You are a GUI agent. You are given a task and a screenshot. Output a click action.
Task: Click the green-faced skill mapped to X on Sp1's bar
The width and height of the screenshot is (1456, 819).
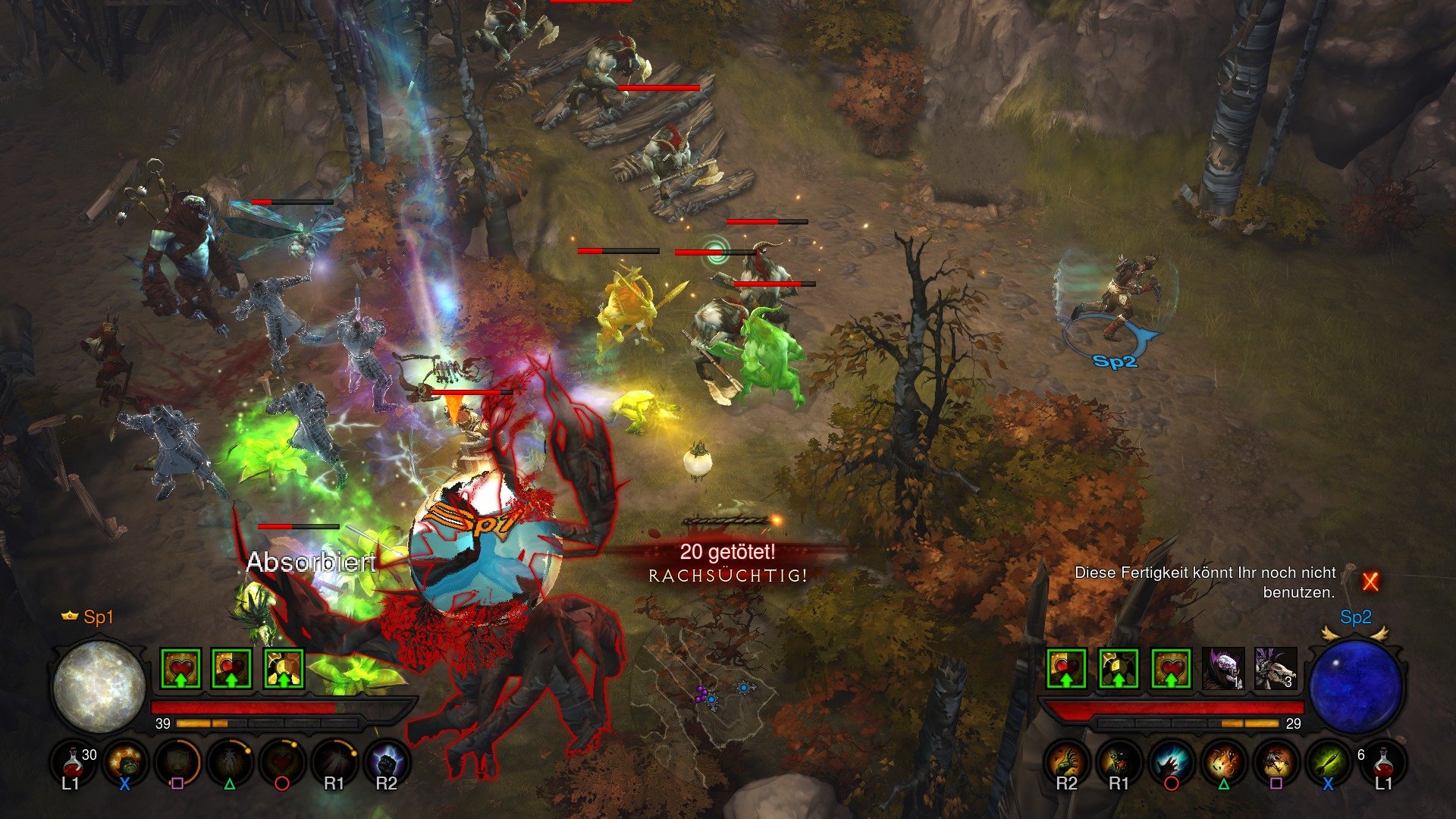coord(127,761)
